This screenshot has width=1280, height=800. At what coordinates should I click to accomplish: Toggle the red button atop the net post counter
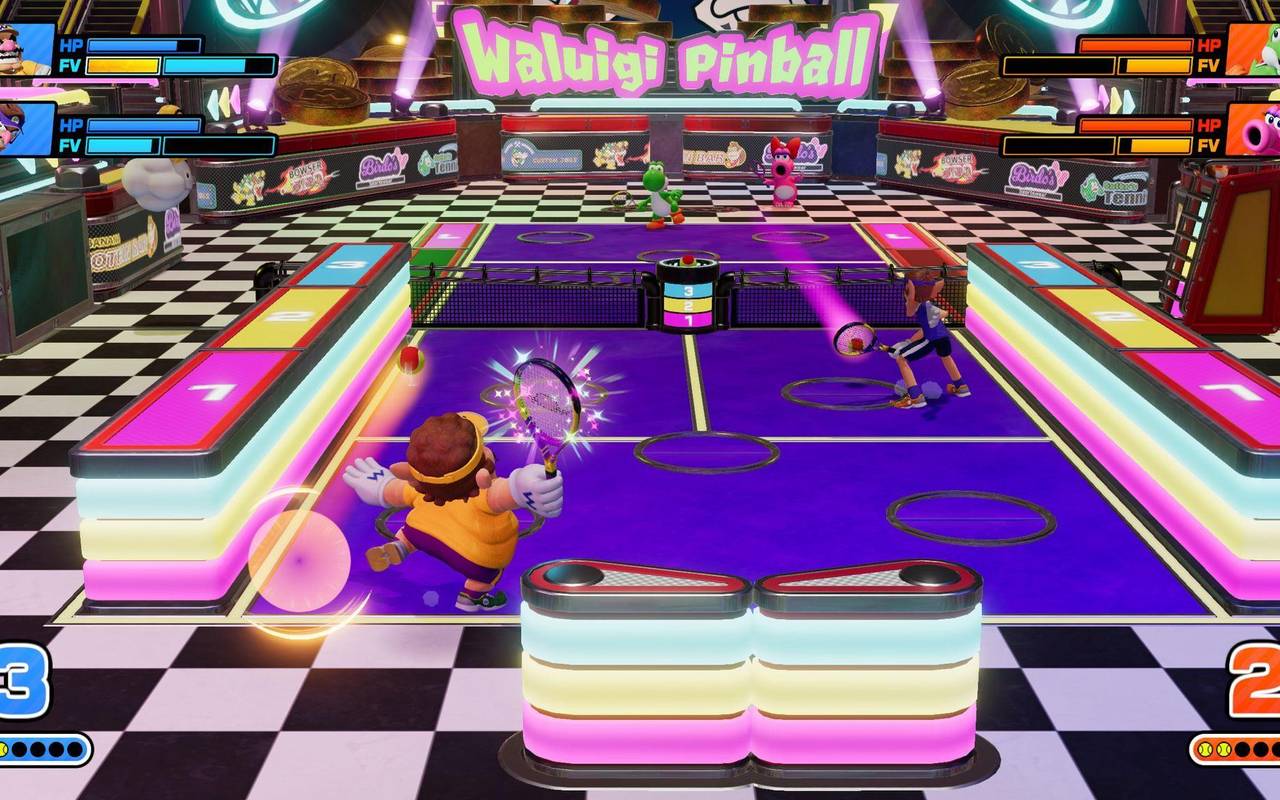pyautogui.click(x=688, y=260)
